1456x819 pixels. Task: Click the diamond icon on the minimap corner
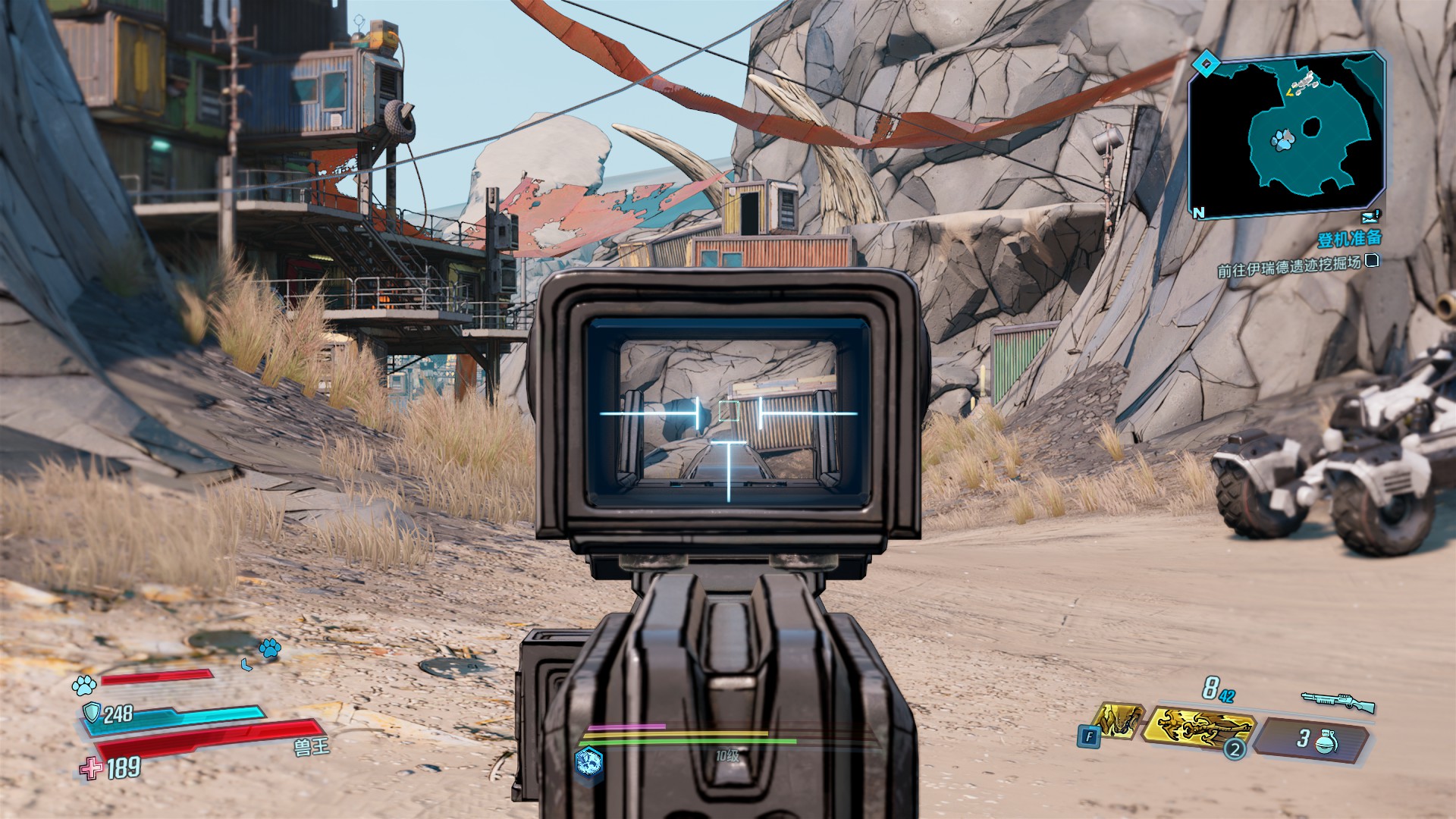tap(1203, 64)
